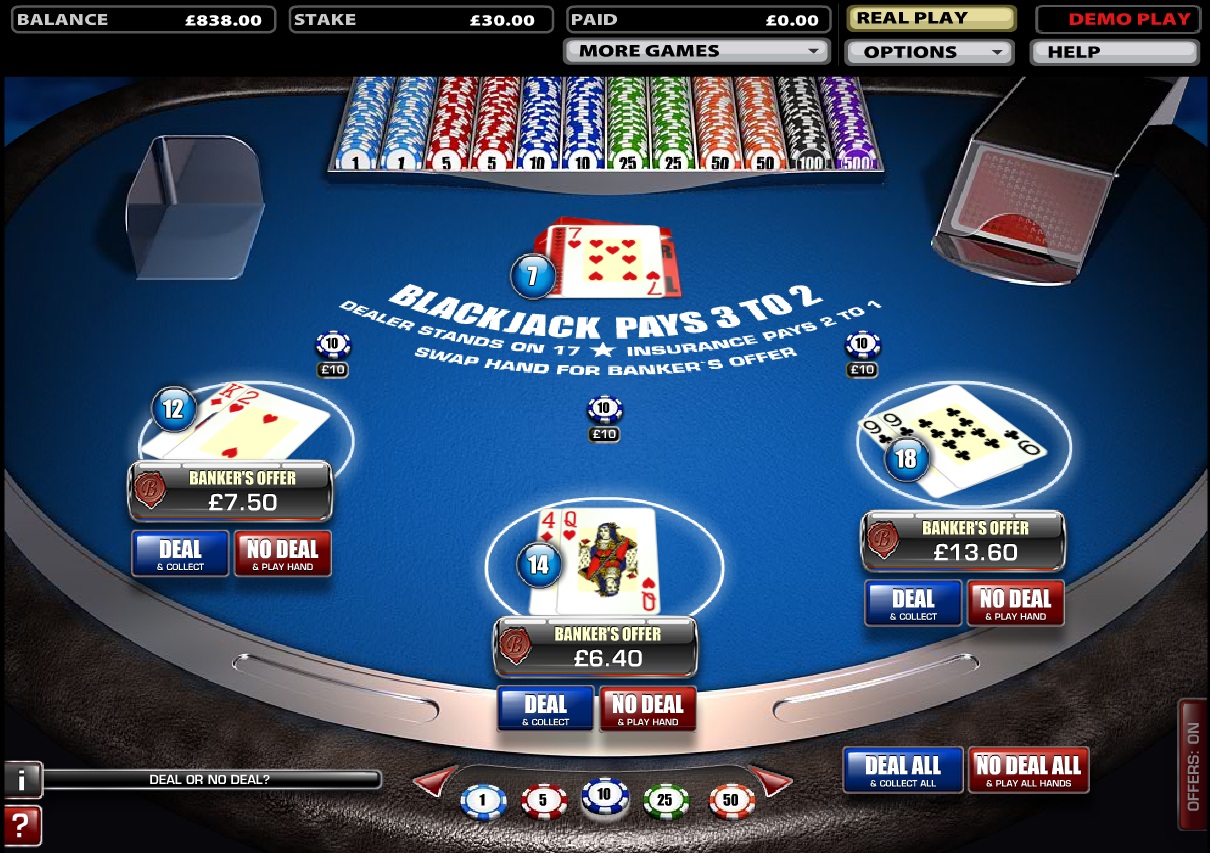The width and height of the screenshot is (1210, 853).
Task: Choose No Deal for the £7.50 offer
Action: point(282,553)
